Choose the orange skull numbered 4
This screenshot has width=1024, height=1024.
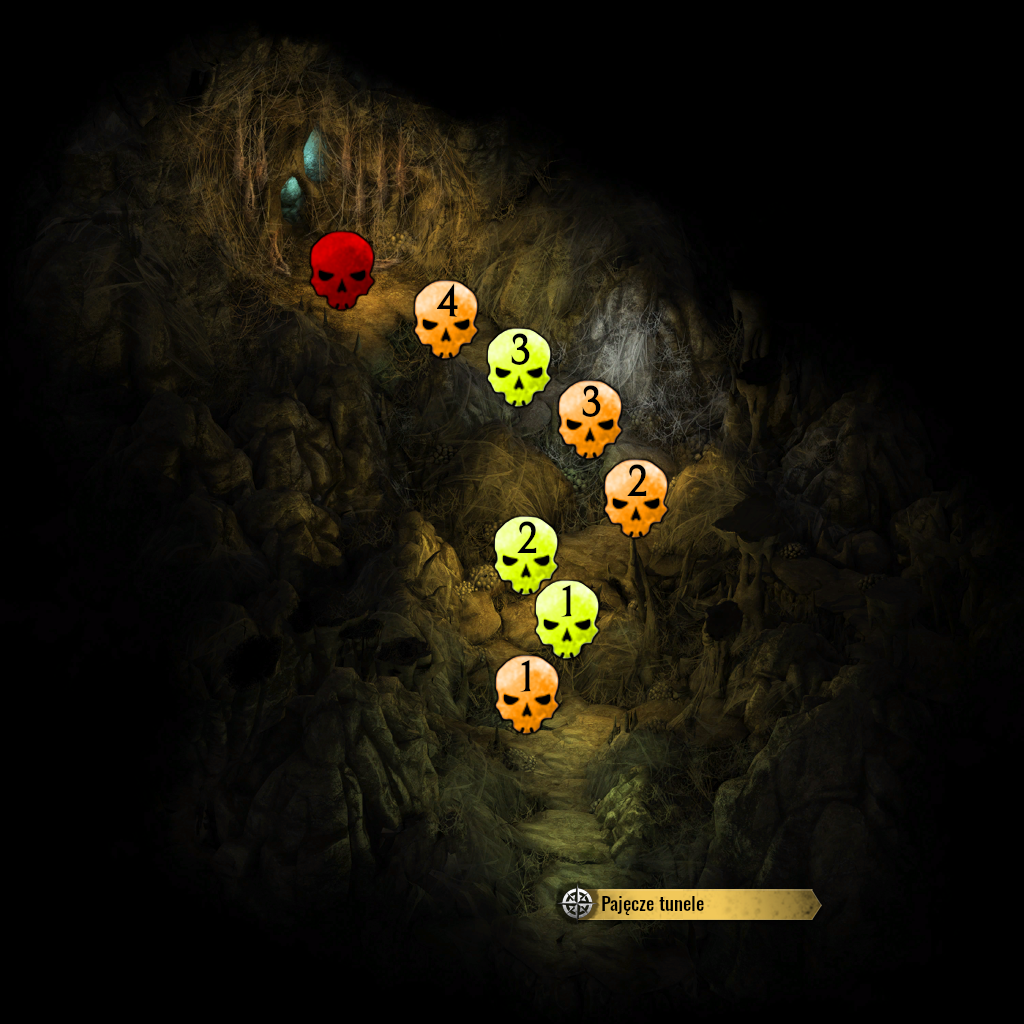coord(446,319)
